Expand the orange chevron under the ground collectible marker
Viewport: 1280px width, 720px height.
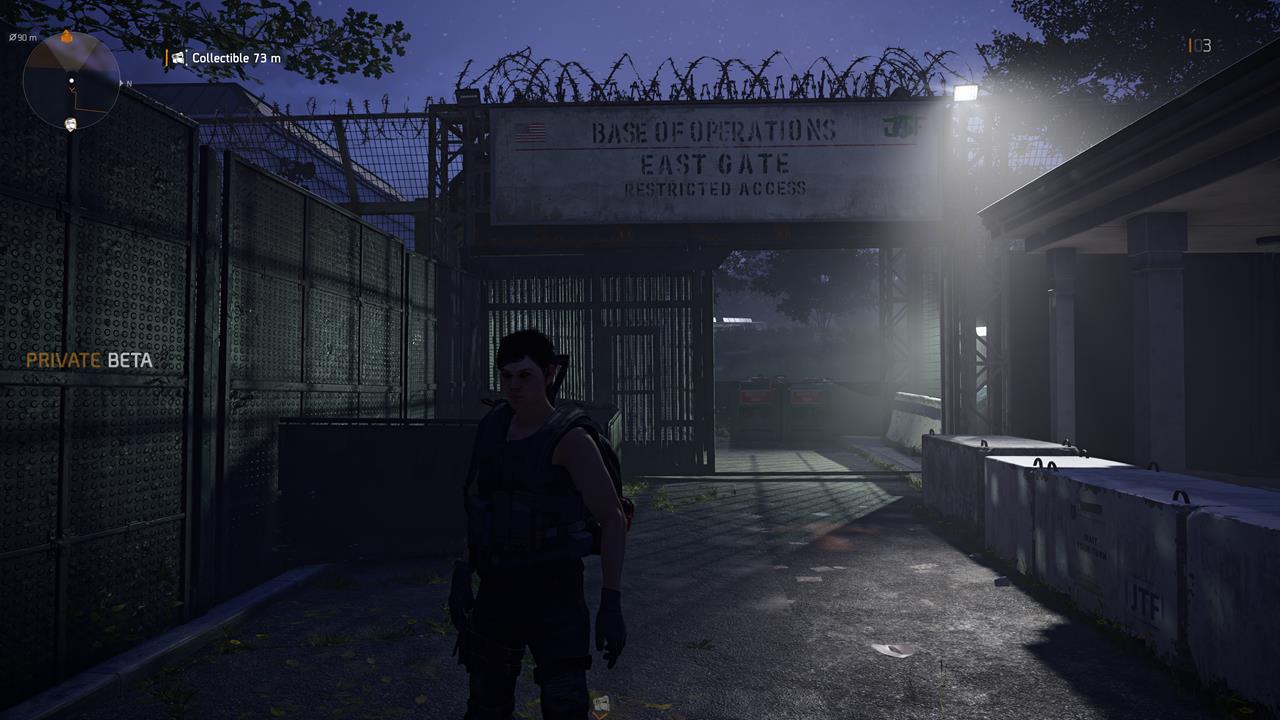click(x=600, y=716)
